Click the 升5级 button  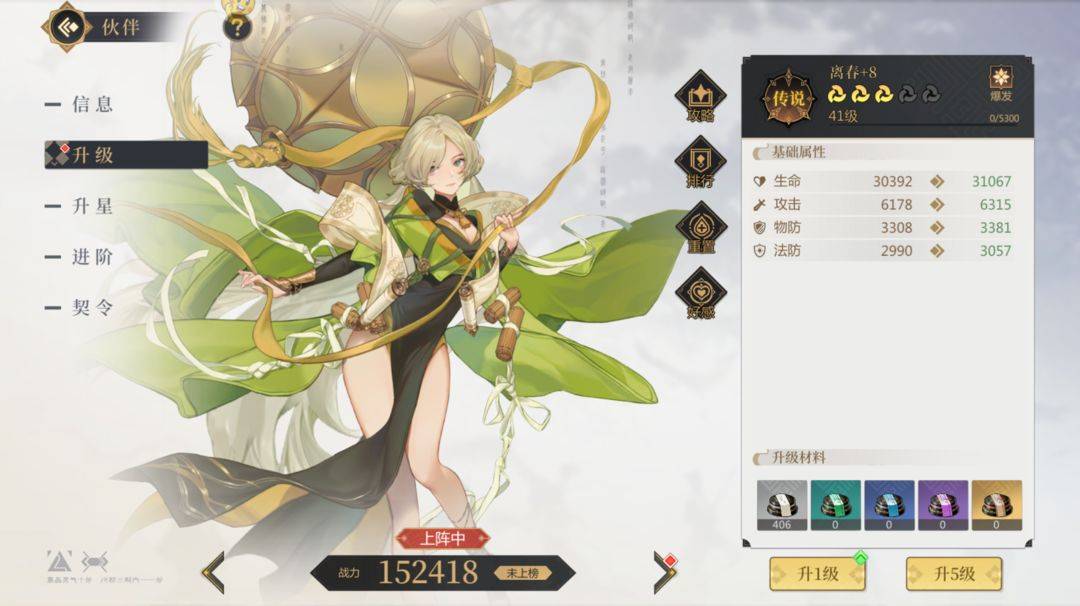coord(954,574)
